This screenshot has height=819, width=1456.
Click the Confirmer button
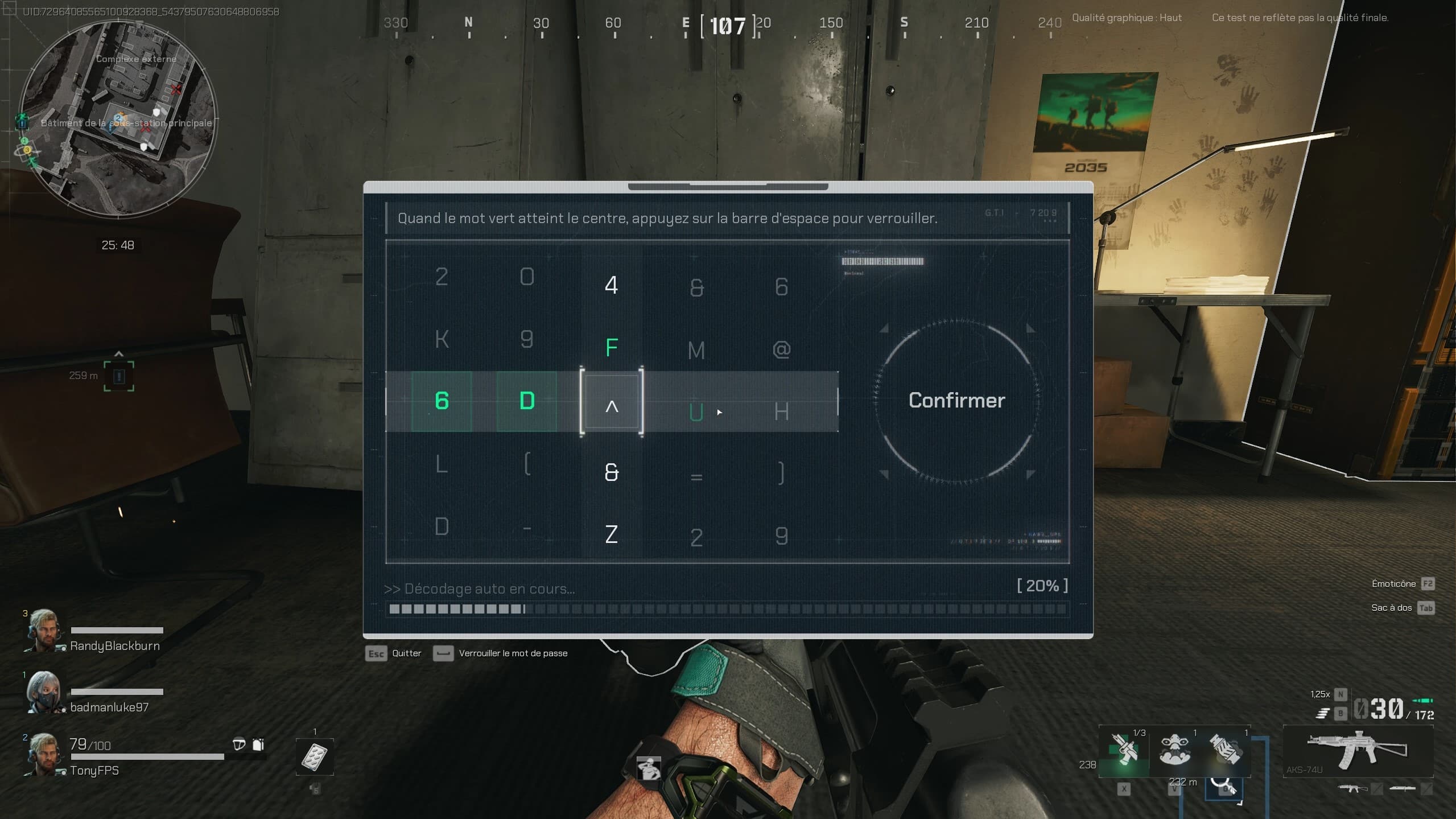(x=956, y=400)
